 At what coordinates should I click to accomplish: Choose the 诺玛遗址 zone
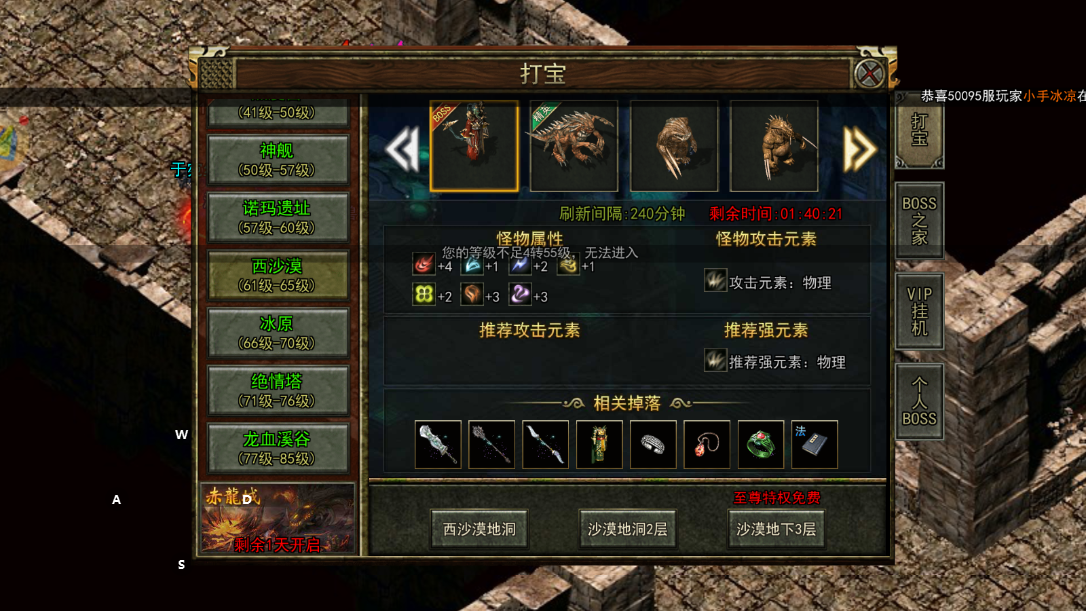click(276, 217)
